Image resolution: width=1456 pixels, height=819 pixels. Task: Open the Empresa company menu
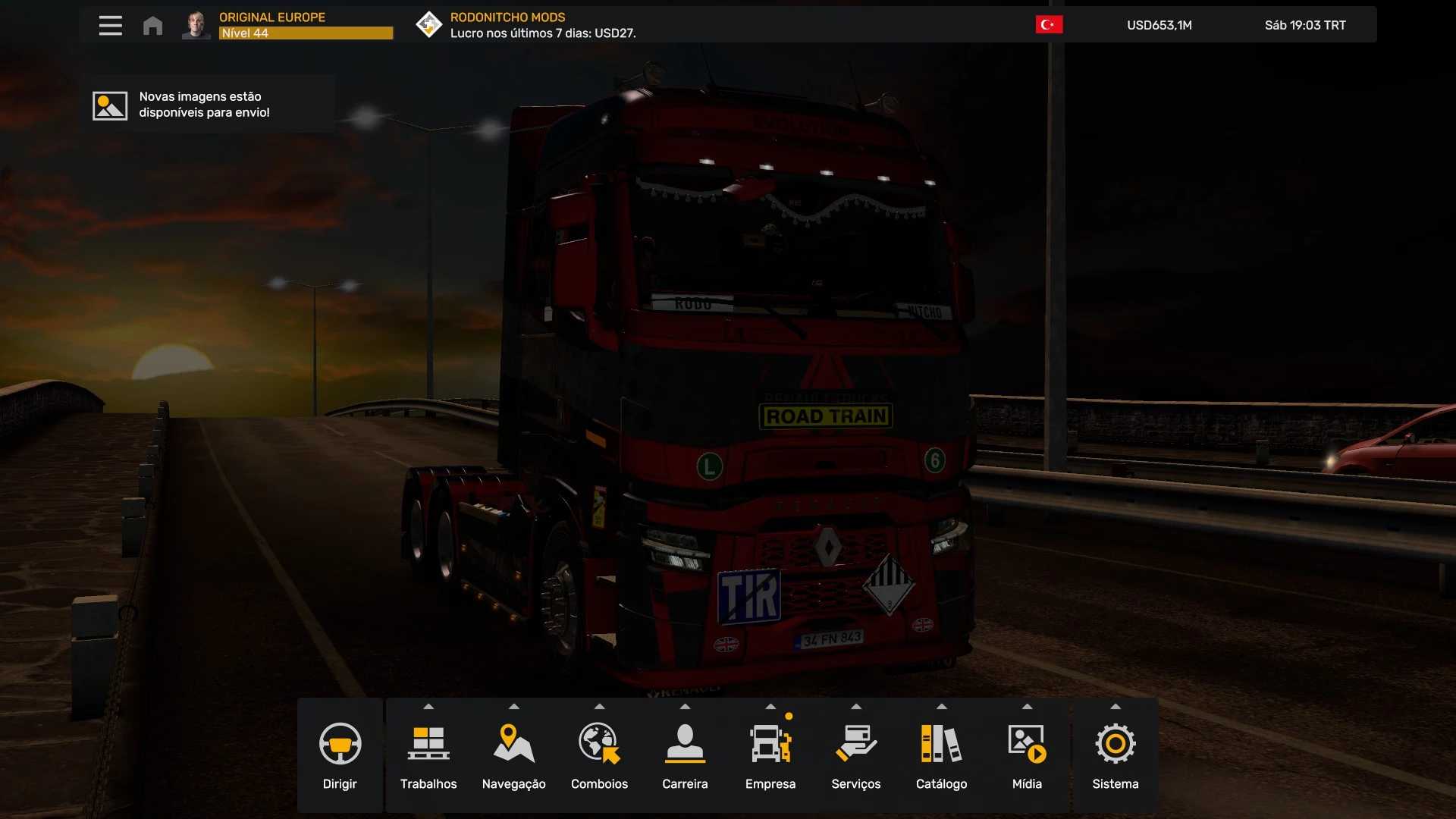pos(770,755)
